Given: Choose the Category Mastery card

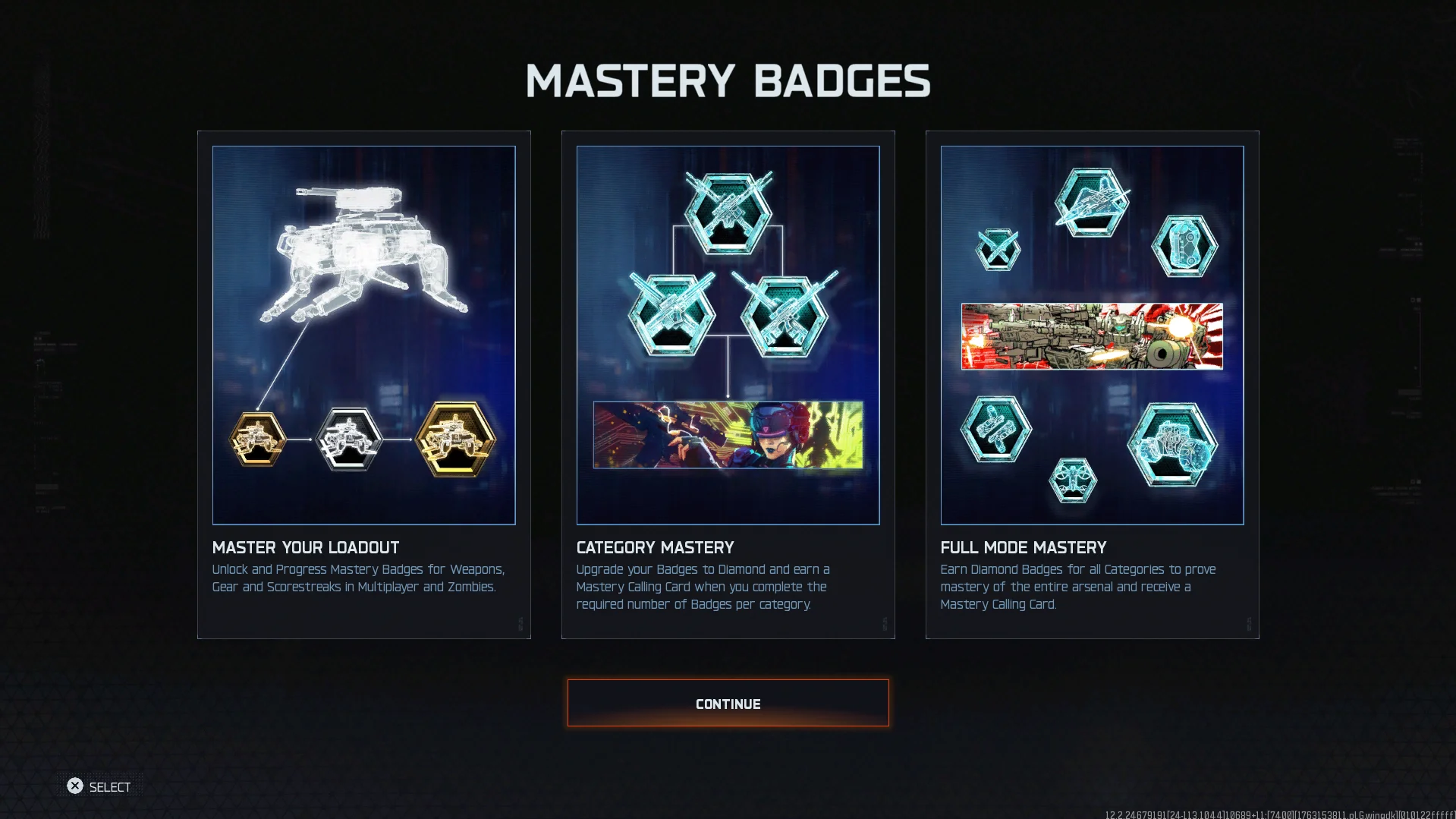Looking at the screenshot, I should coord(728,384).
